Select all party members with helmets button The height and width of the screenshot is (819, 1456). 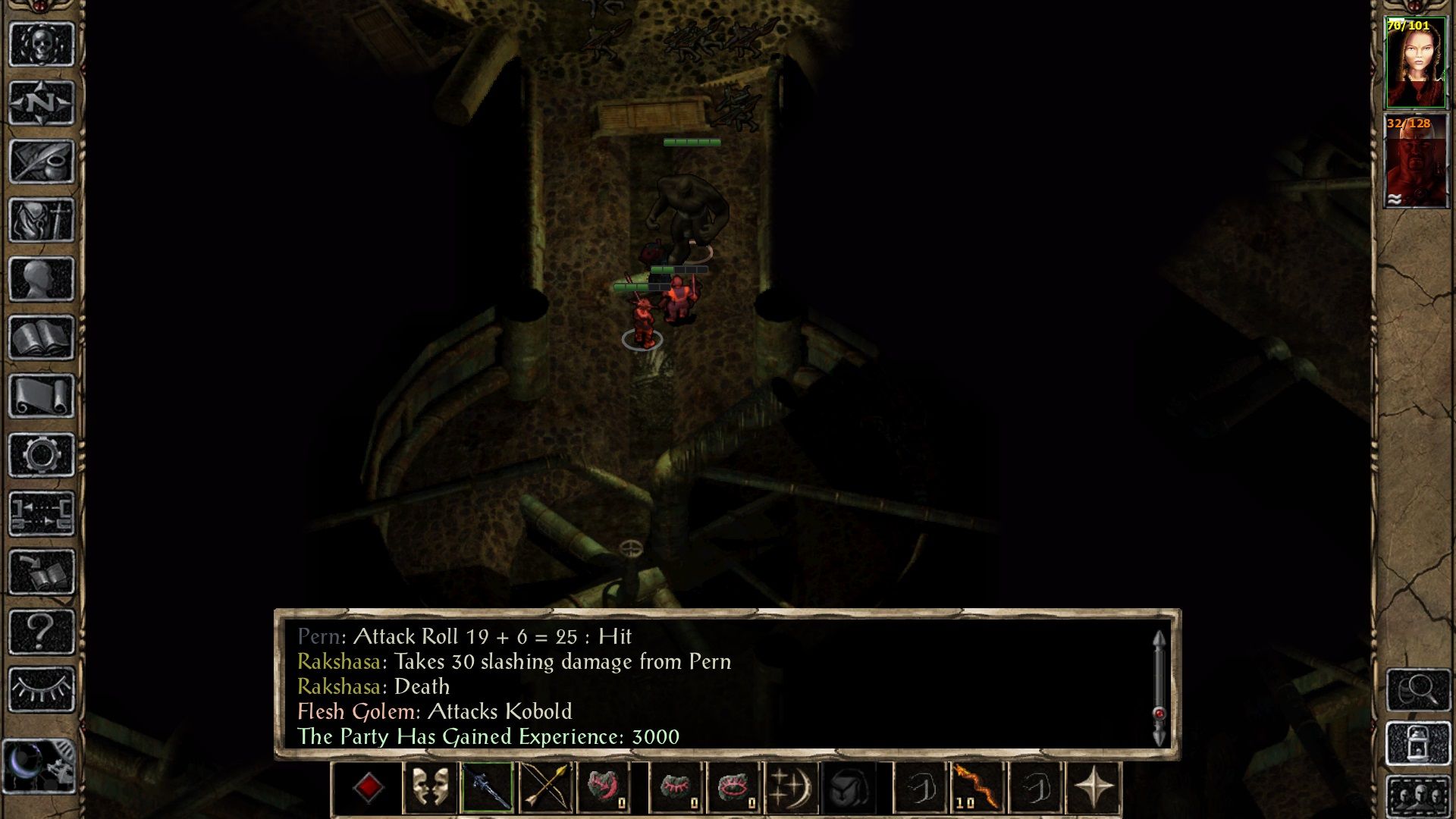pyautogui.click(x=1418, y=796)
